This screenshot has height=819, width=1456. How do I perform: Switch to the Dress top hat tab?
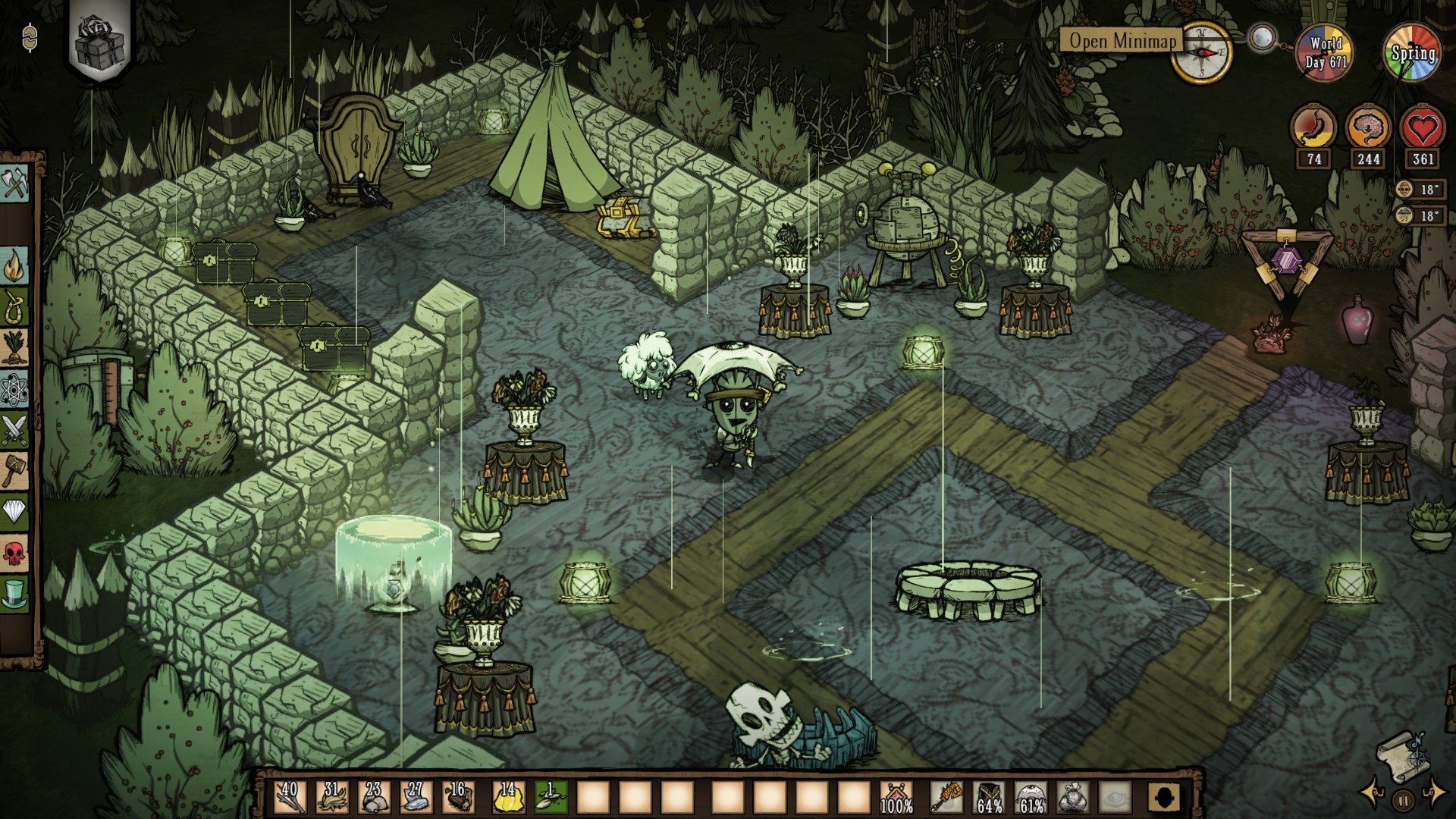[14, 594]
